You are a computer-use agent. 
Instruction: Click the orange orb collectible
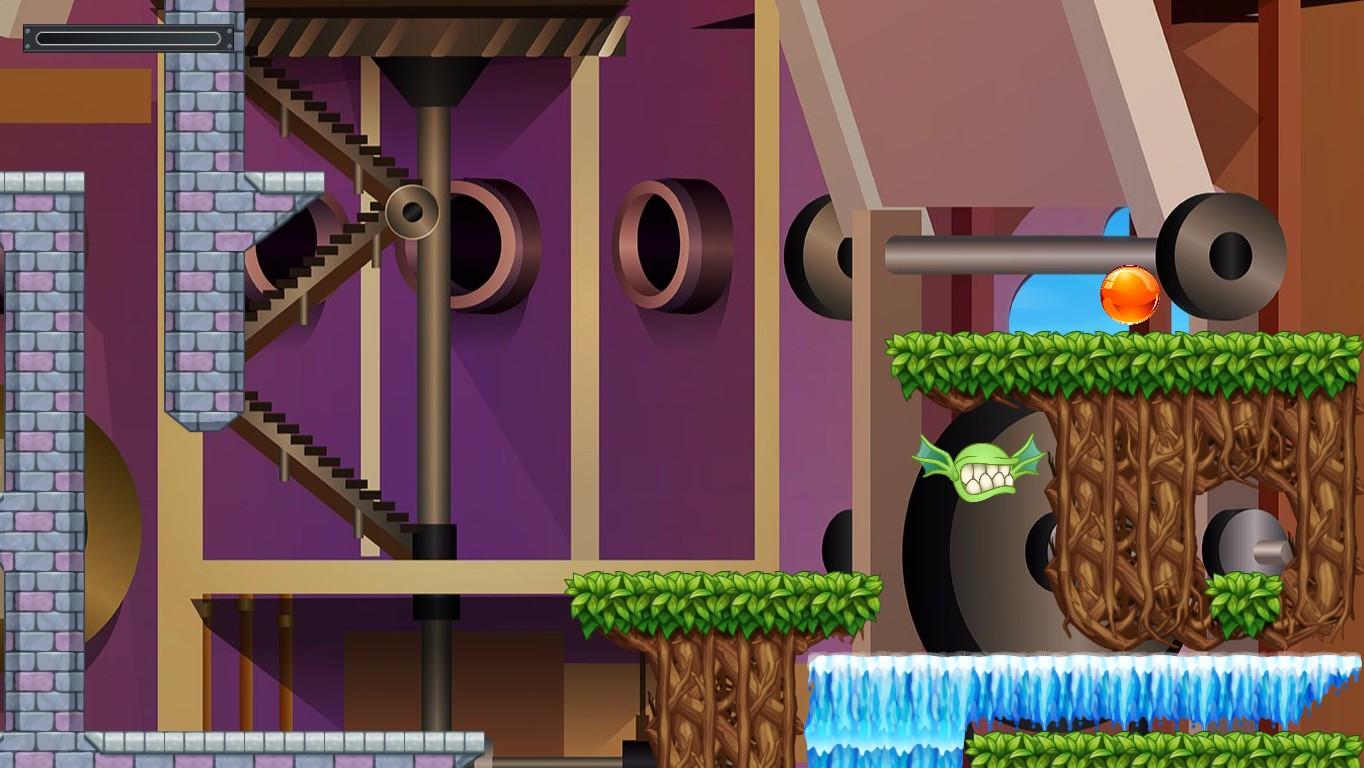click(1128, 294)
